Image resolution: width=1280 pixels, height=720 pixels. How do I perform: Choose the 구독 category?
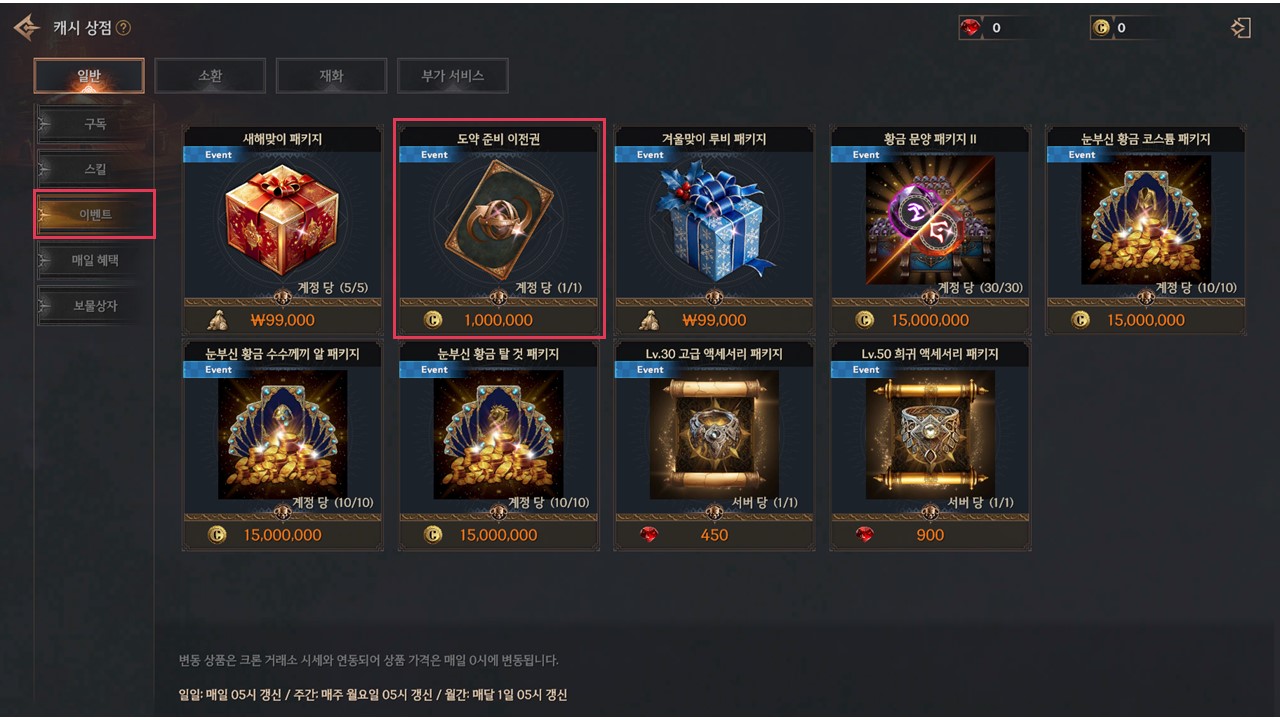tap(94, 124)
